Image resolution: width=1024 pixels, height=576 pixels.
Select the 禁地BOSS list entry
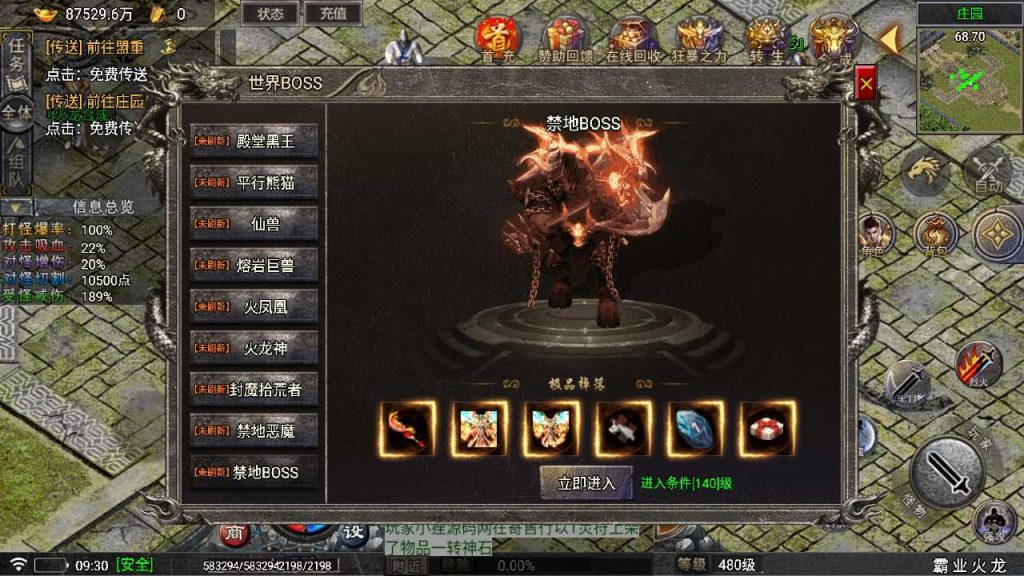click(x=254, y=472)
